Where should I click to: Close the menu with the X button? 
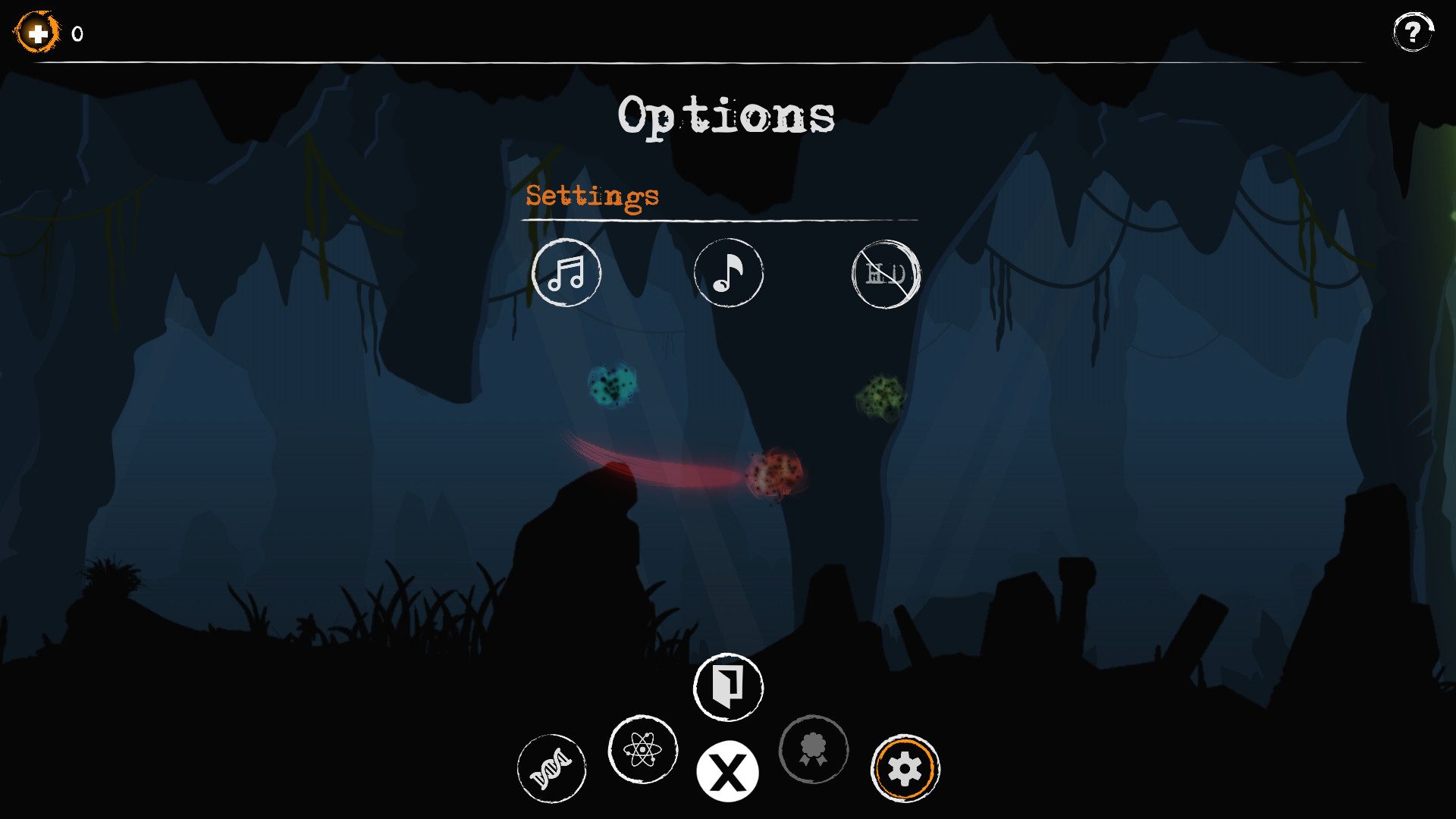coord(727,770)
